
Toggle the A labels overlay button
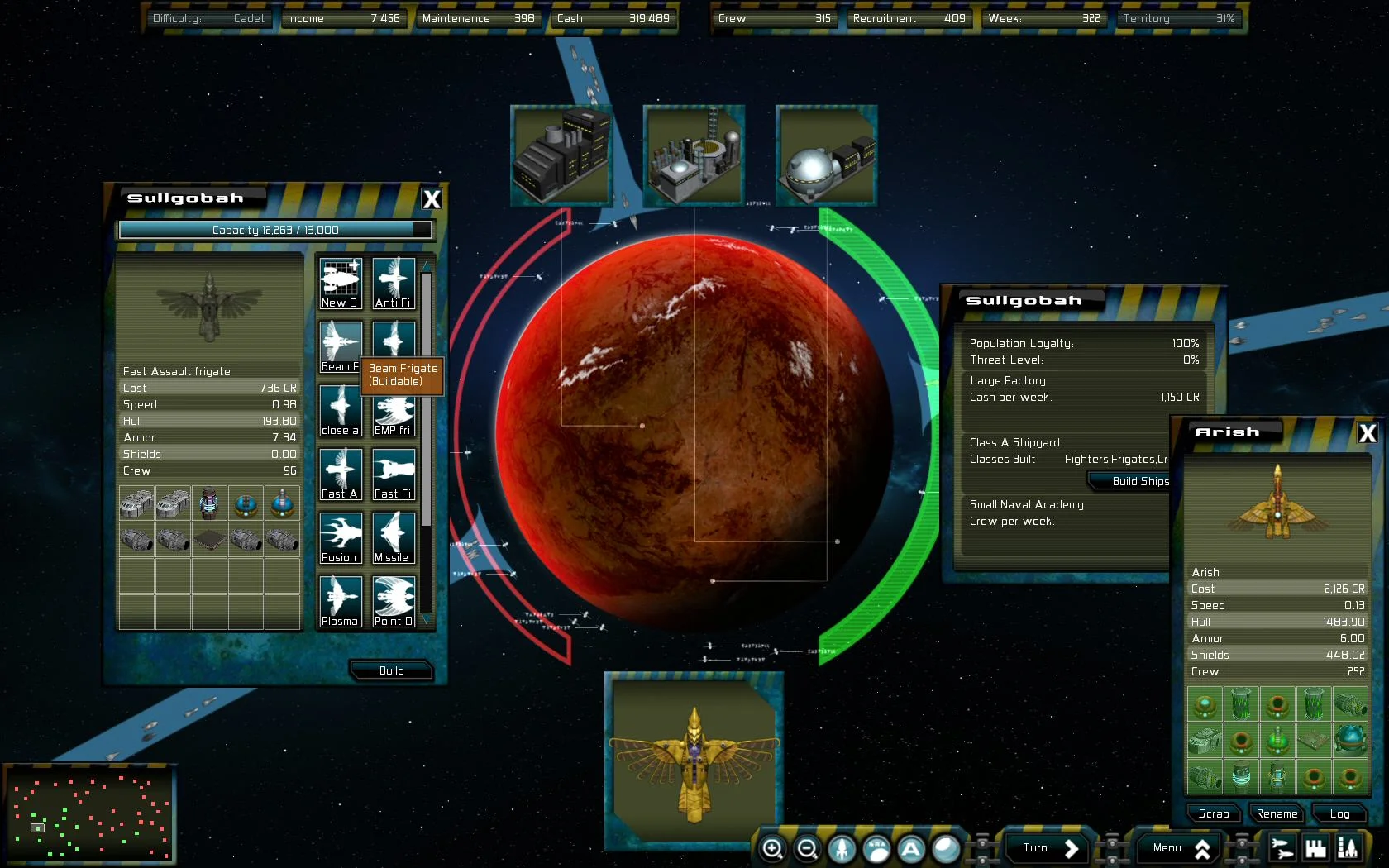coord(910,847)
